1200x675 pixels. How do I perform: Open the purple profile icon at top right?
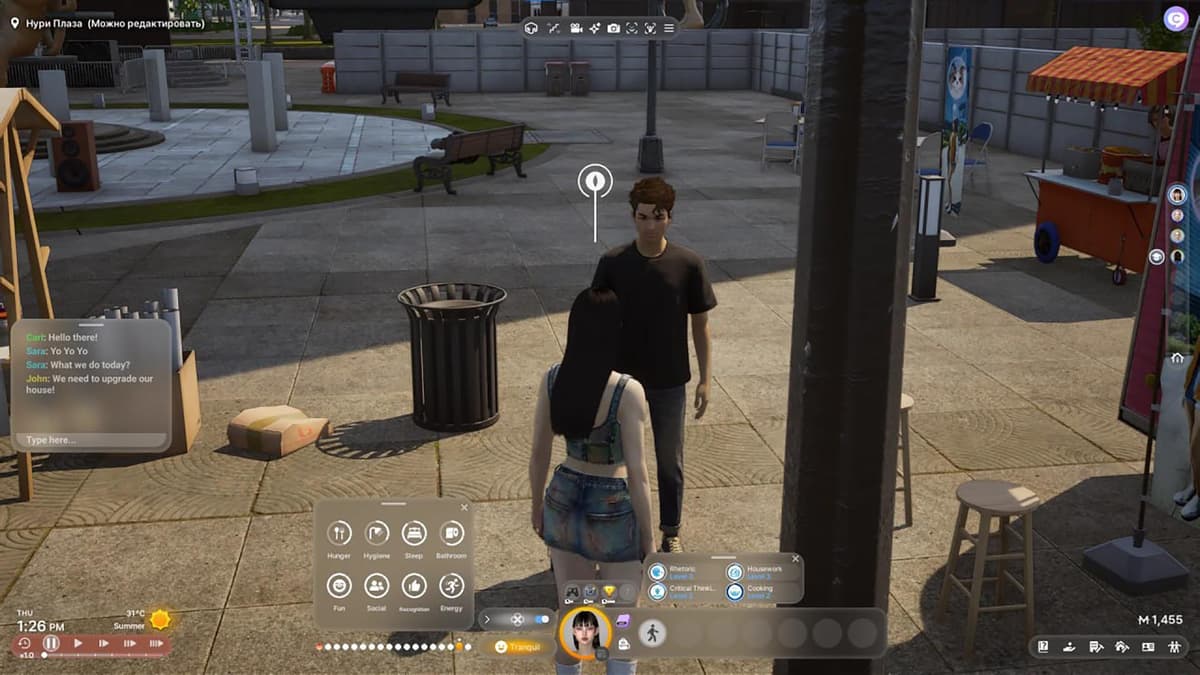point(1175,18)
